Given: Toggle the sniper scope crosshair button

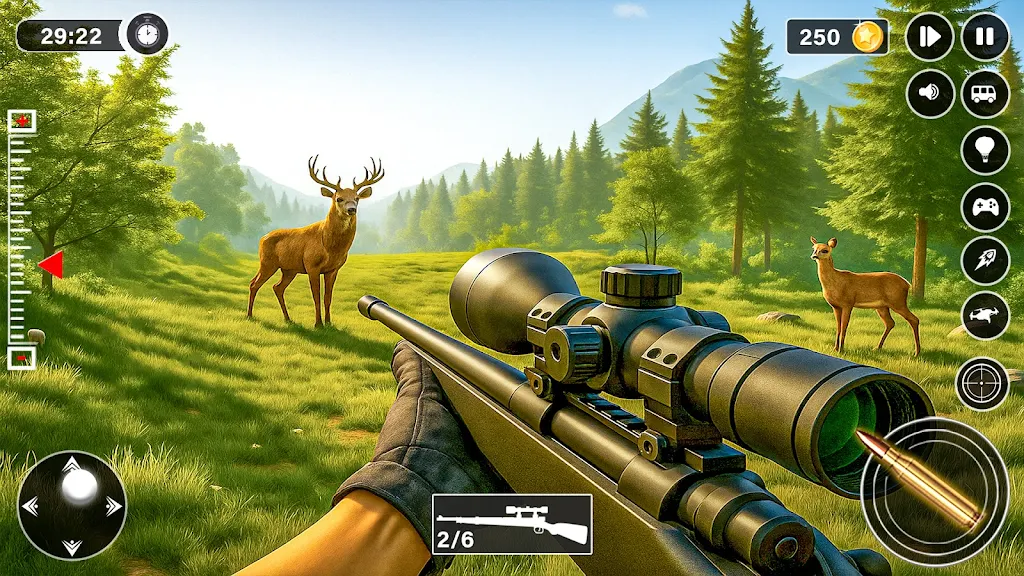Looking at the screenshot, I should click(x=982, y=384).
